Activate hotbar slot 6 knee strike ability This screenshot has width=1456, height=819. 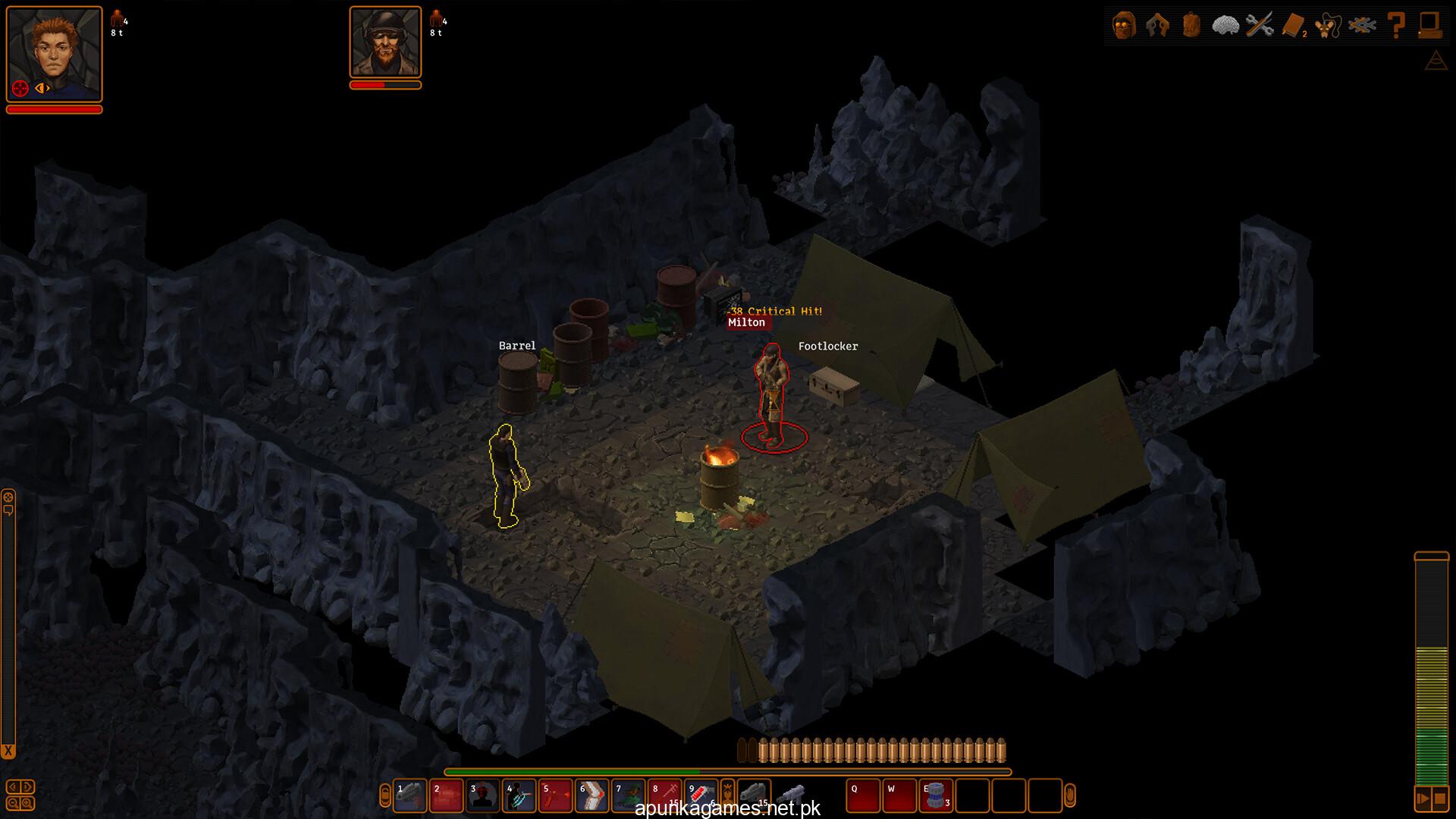point(591,796)
